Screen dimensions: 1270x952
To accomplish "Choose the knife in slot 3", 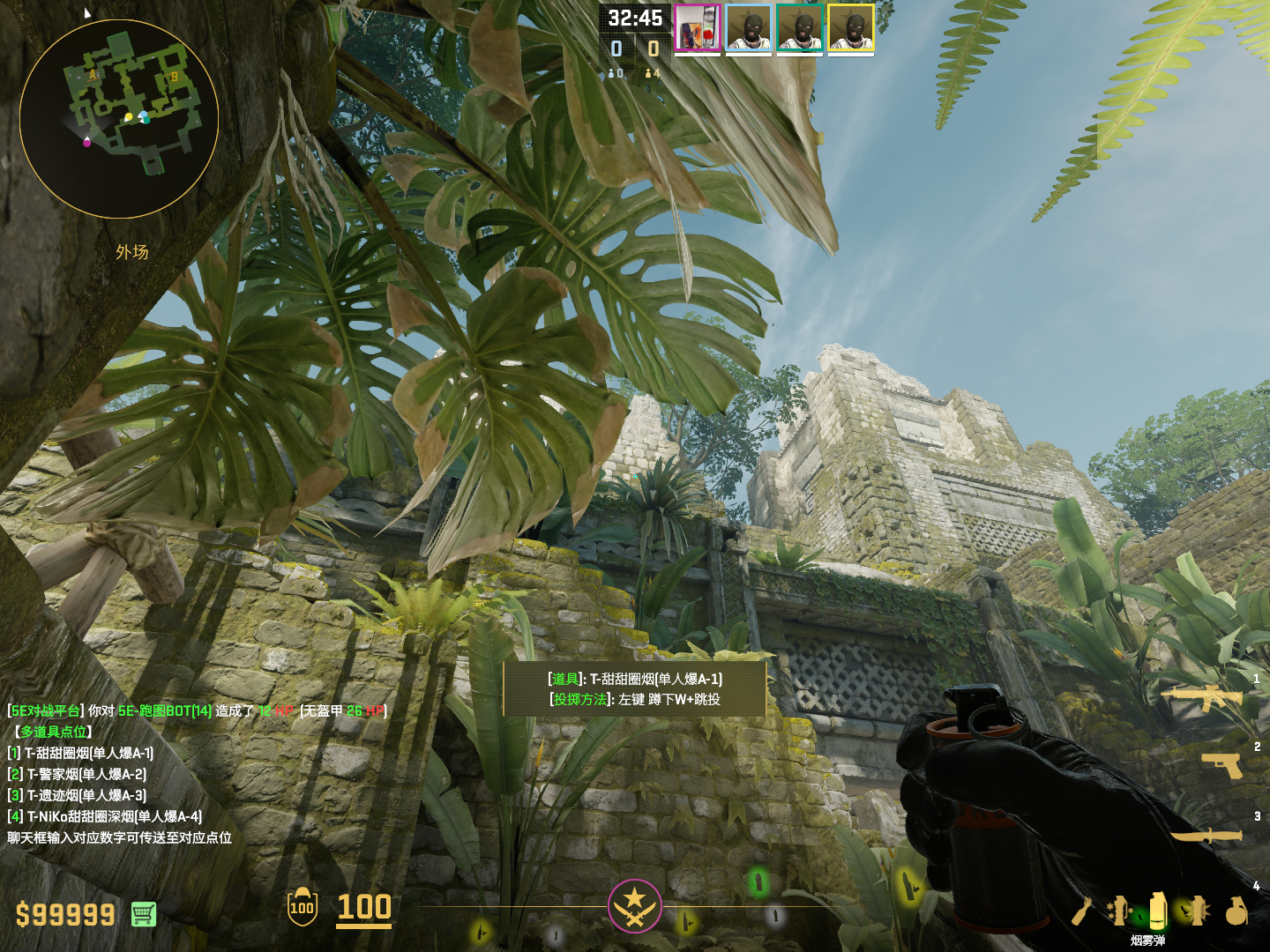I will [x=1206, y=835].
